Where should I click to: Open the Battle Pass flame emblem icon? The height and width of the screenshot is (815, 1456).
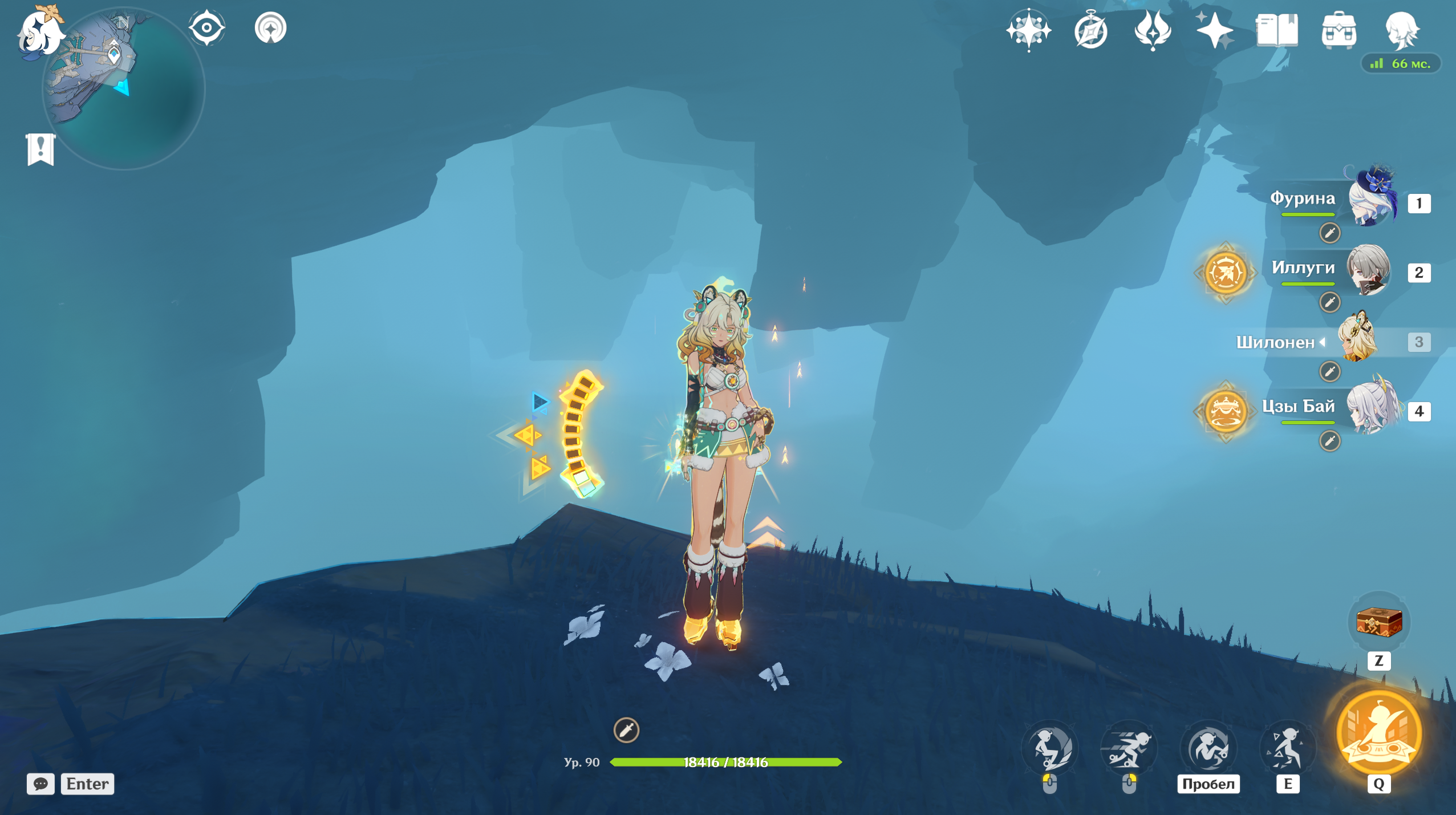point(1153,30)
